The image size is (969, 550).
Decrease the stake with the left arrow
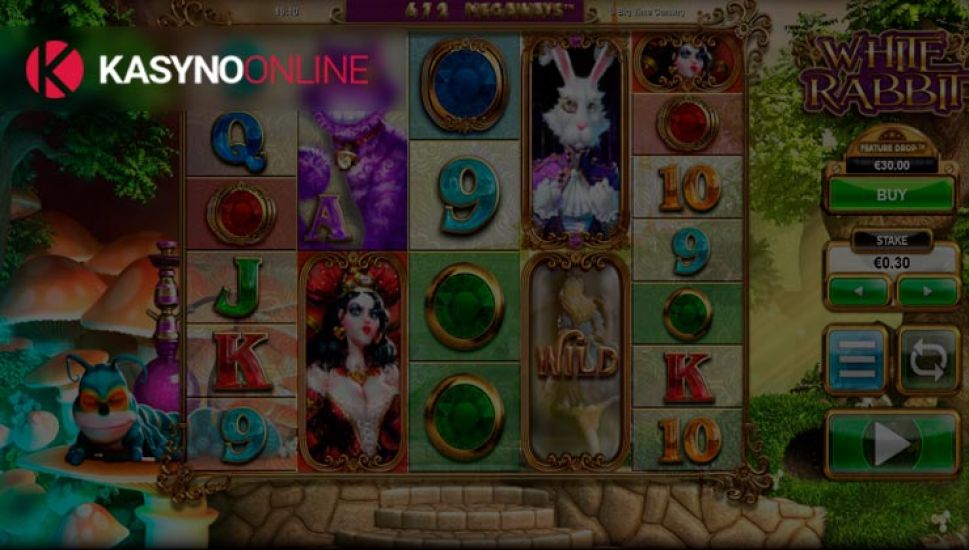tap(858, 292)
